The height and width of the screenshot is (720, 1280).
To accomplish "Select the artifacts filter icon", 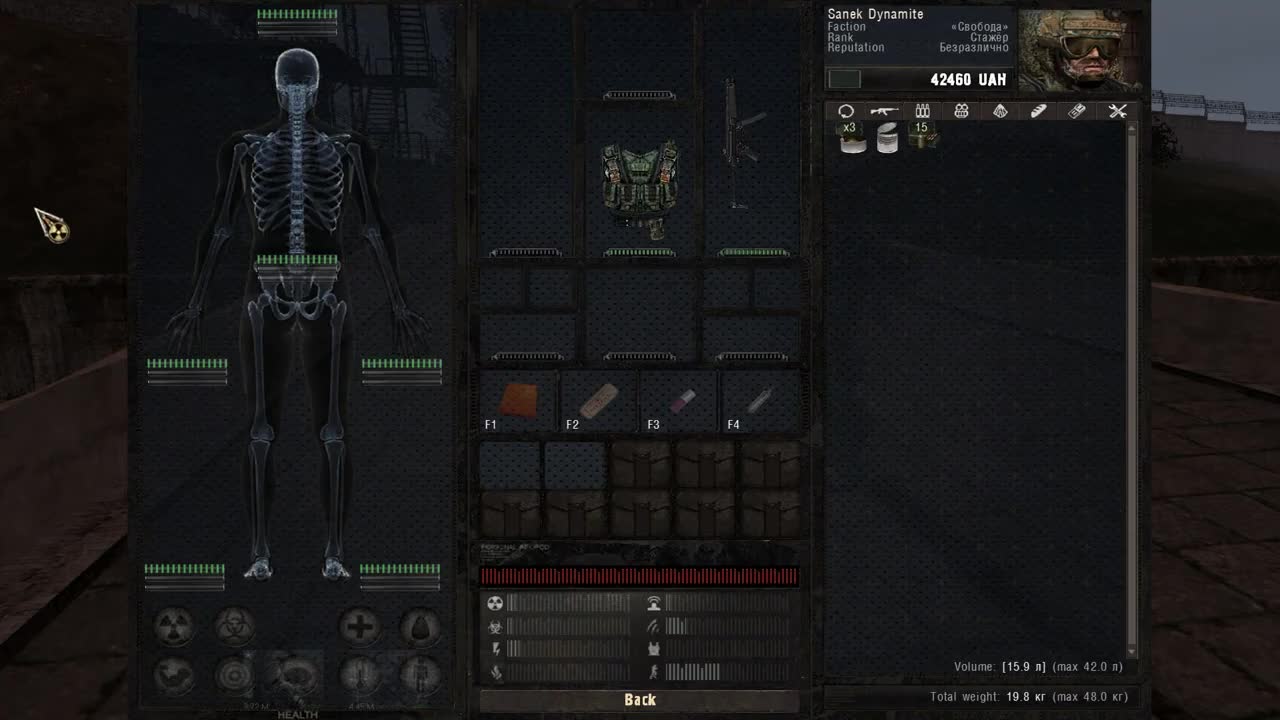I will tap(999, 111).
